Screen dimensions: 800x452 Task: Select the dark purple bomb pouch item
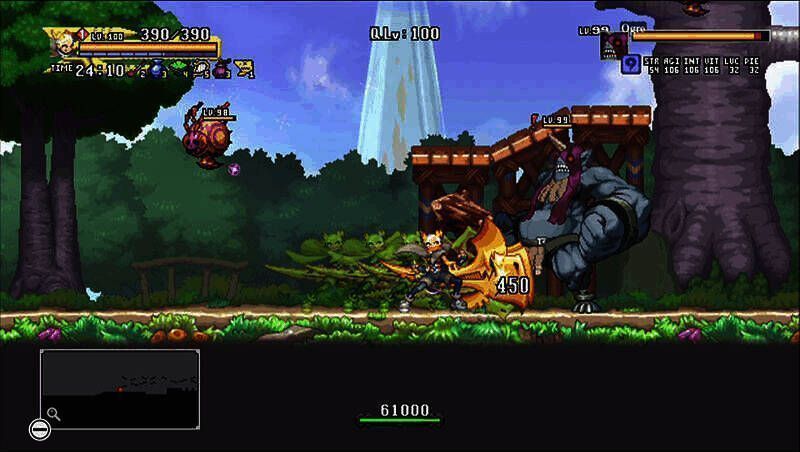tap(222, 70)
